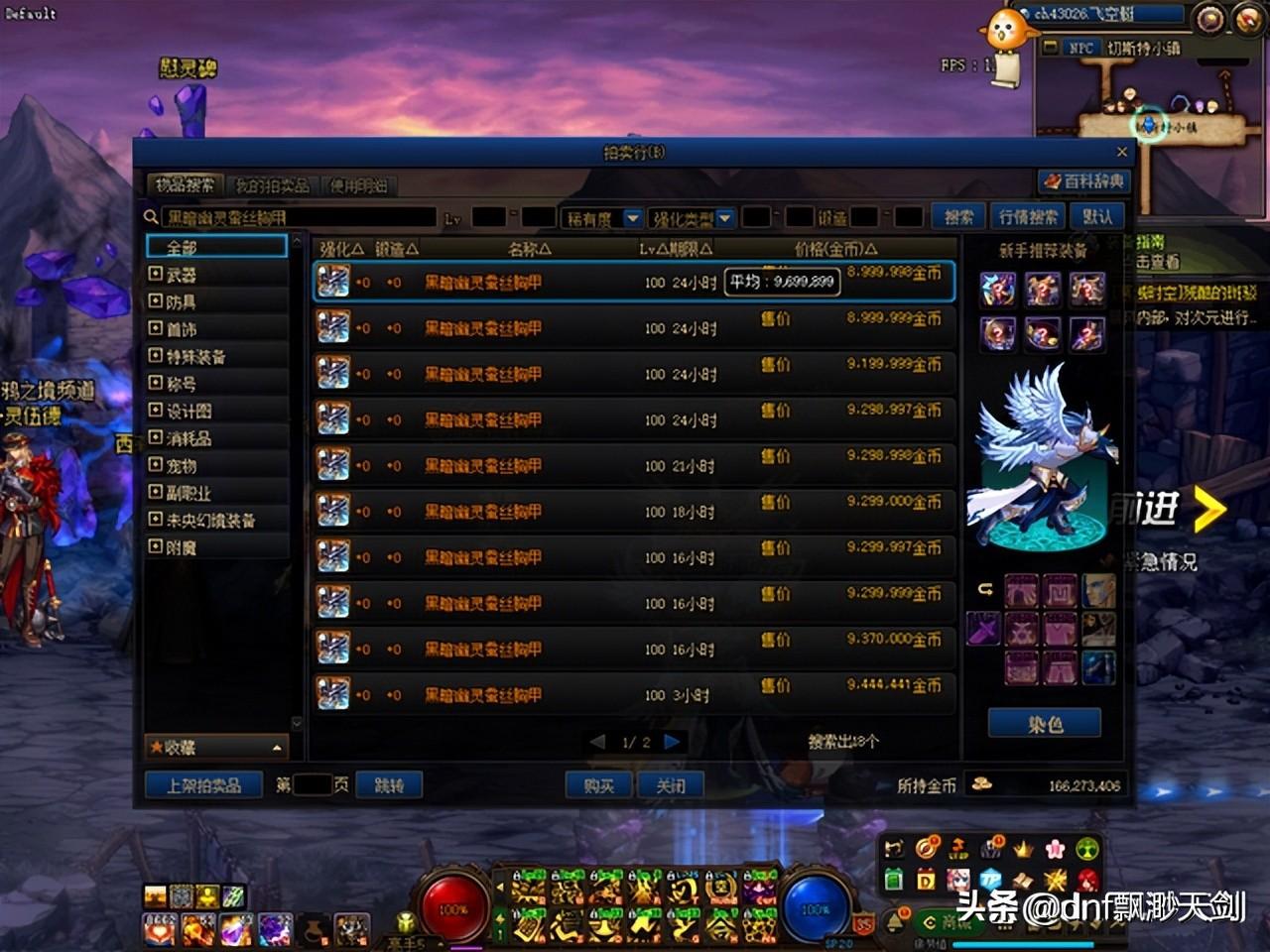1270x952 pixels.
Task: Close the auction house window
Action: pyautogui.click(x=1122, y=152)
